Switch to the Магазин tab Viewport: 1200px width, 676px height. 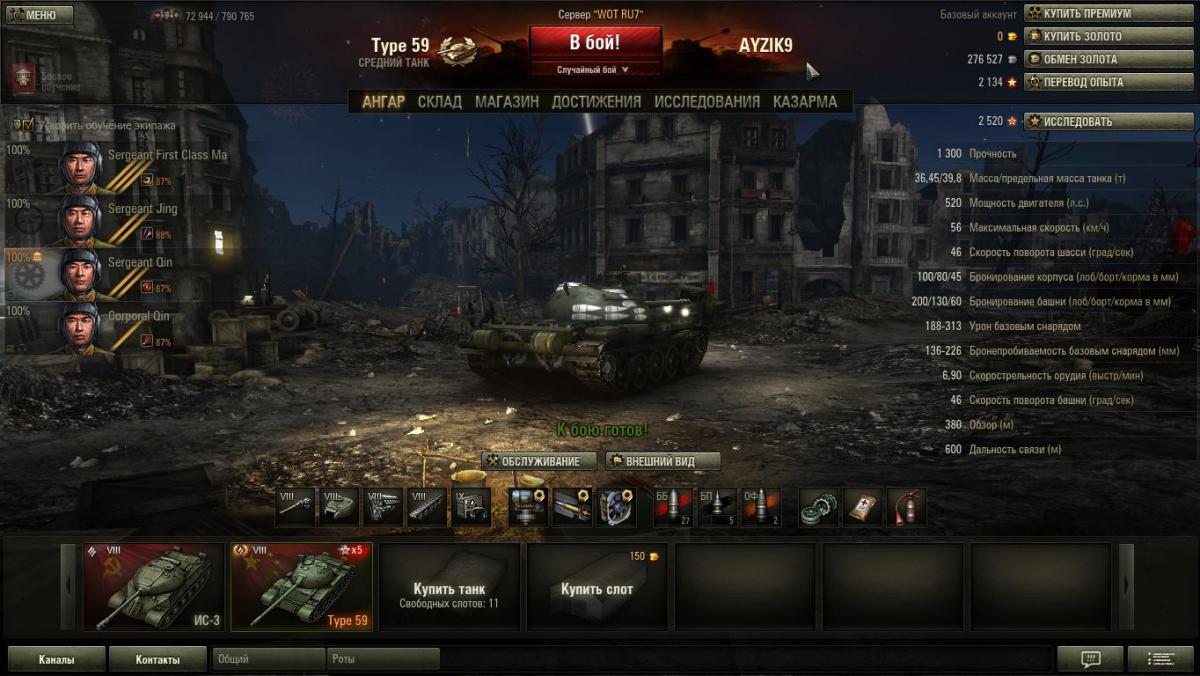[x=507, y=101]
